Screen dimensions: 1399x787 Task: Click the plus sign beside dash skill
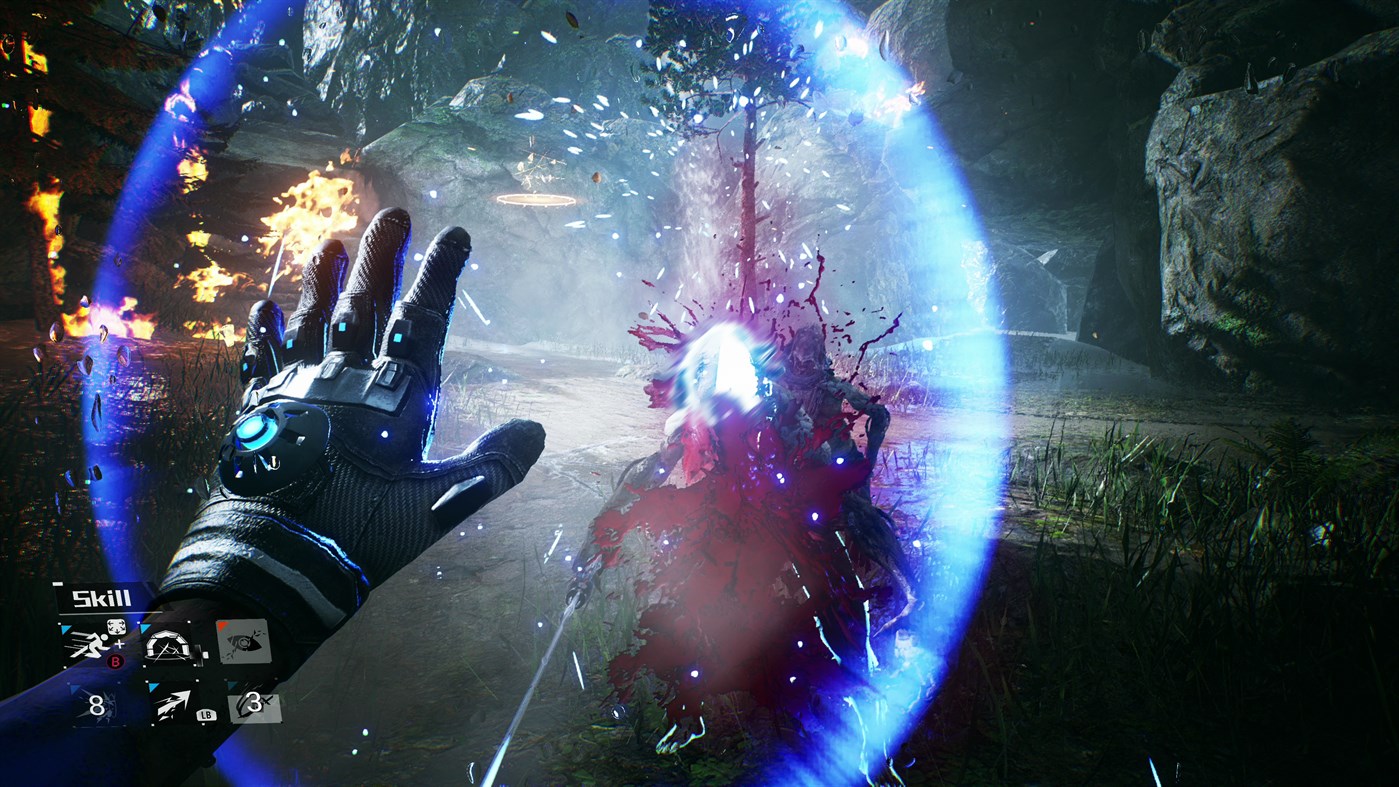tap(121, 646)
